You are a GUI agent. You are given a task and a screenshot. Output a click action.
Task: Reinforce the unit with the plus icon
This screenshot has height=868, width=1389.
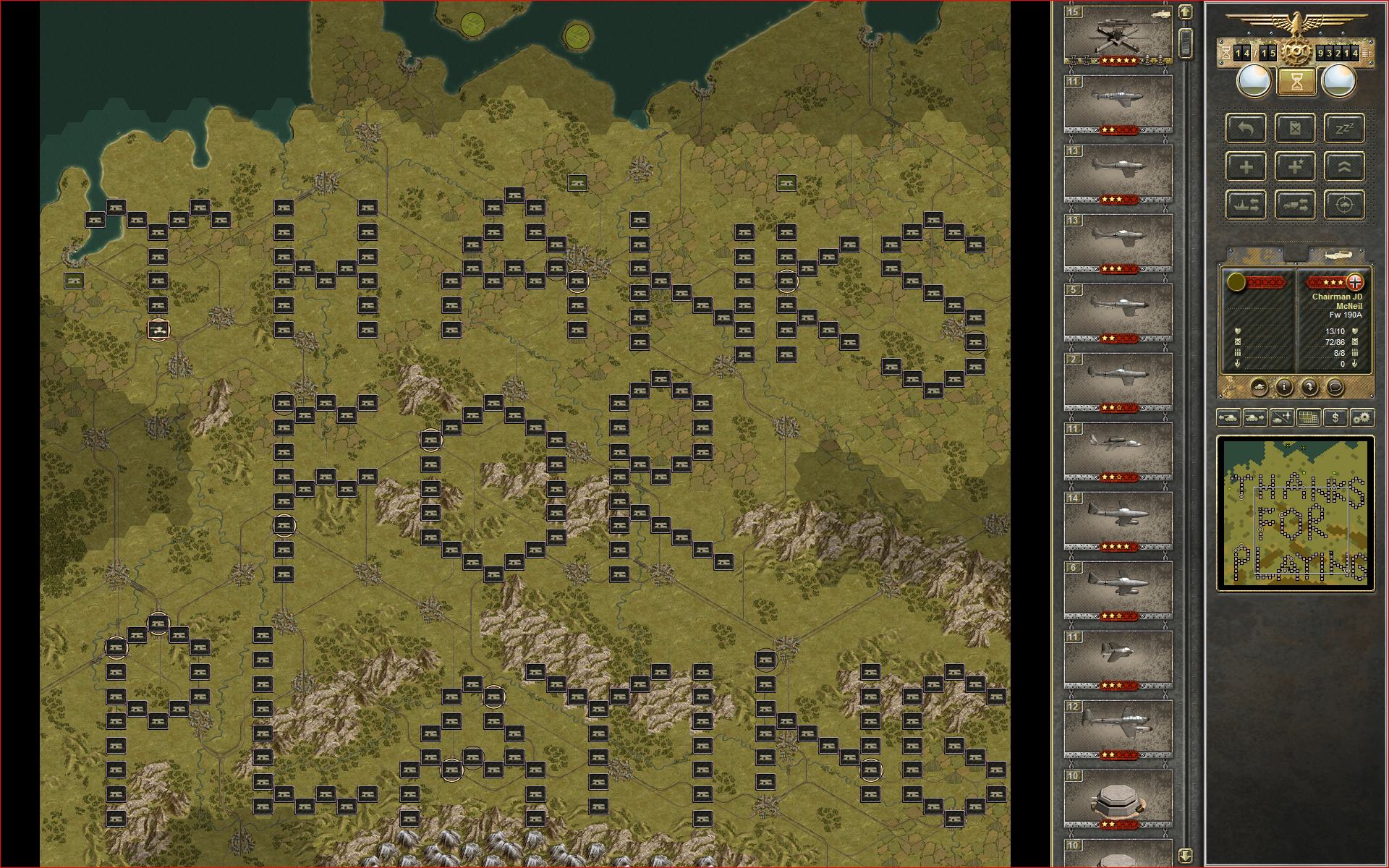pyautogui.click(x=1246, y=166)
